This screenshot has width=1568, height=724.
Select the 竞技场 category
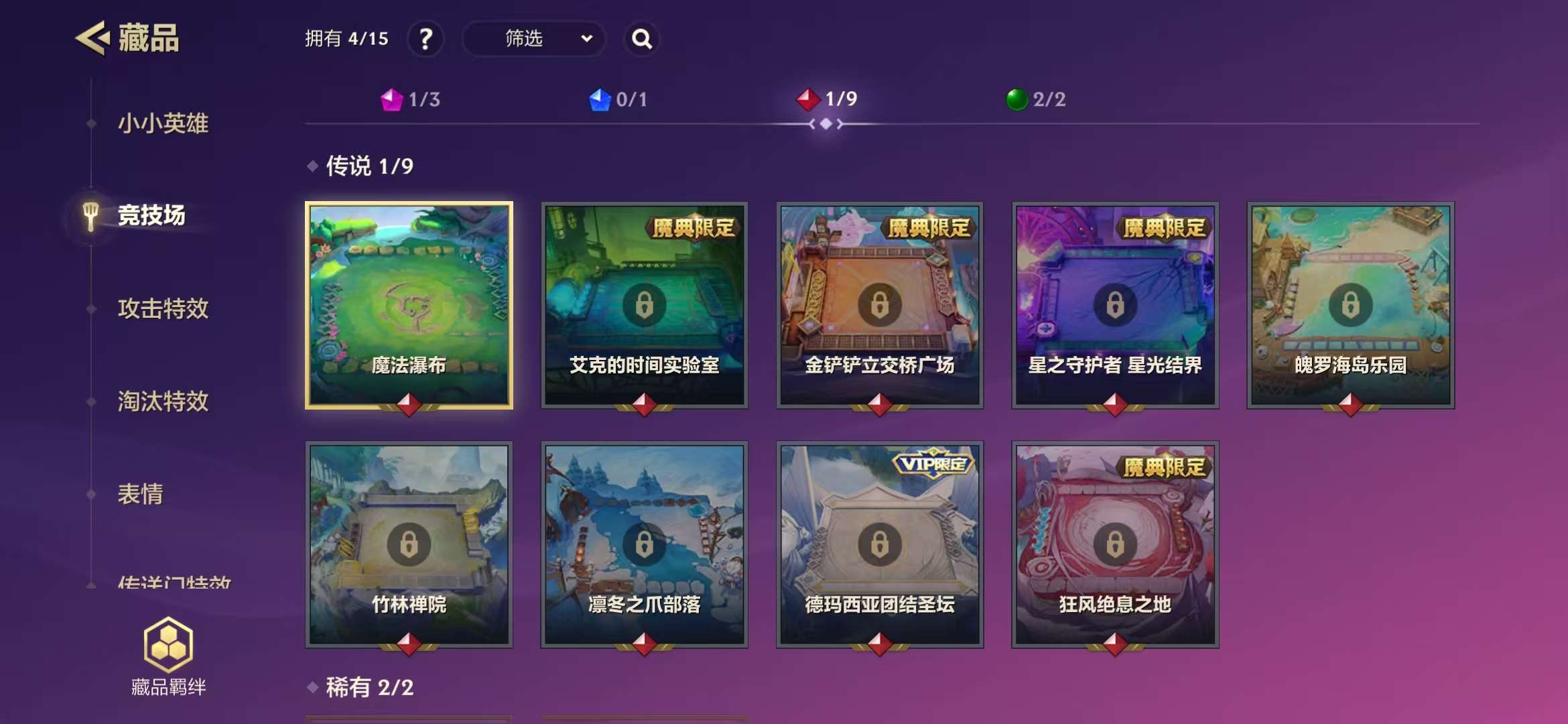151,215
